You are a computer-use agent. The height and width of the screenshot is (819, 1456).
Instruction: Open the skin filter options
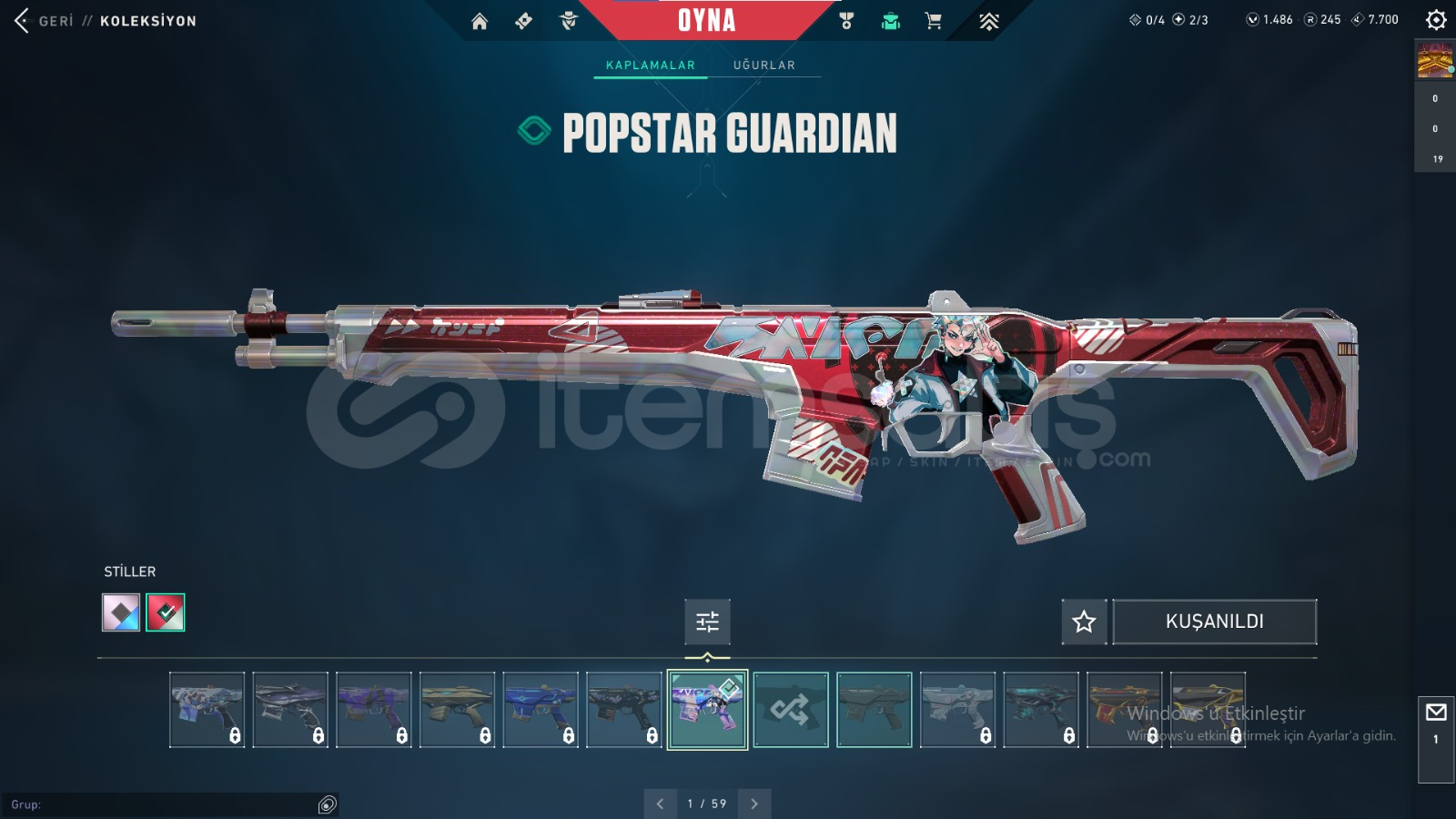(707, 622)
